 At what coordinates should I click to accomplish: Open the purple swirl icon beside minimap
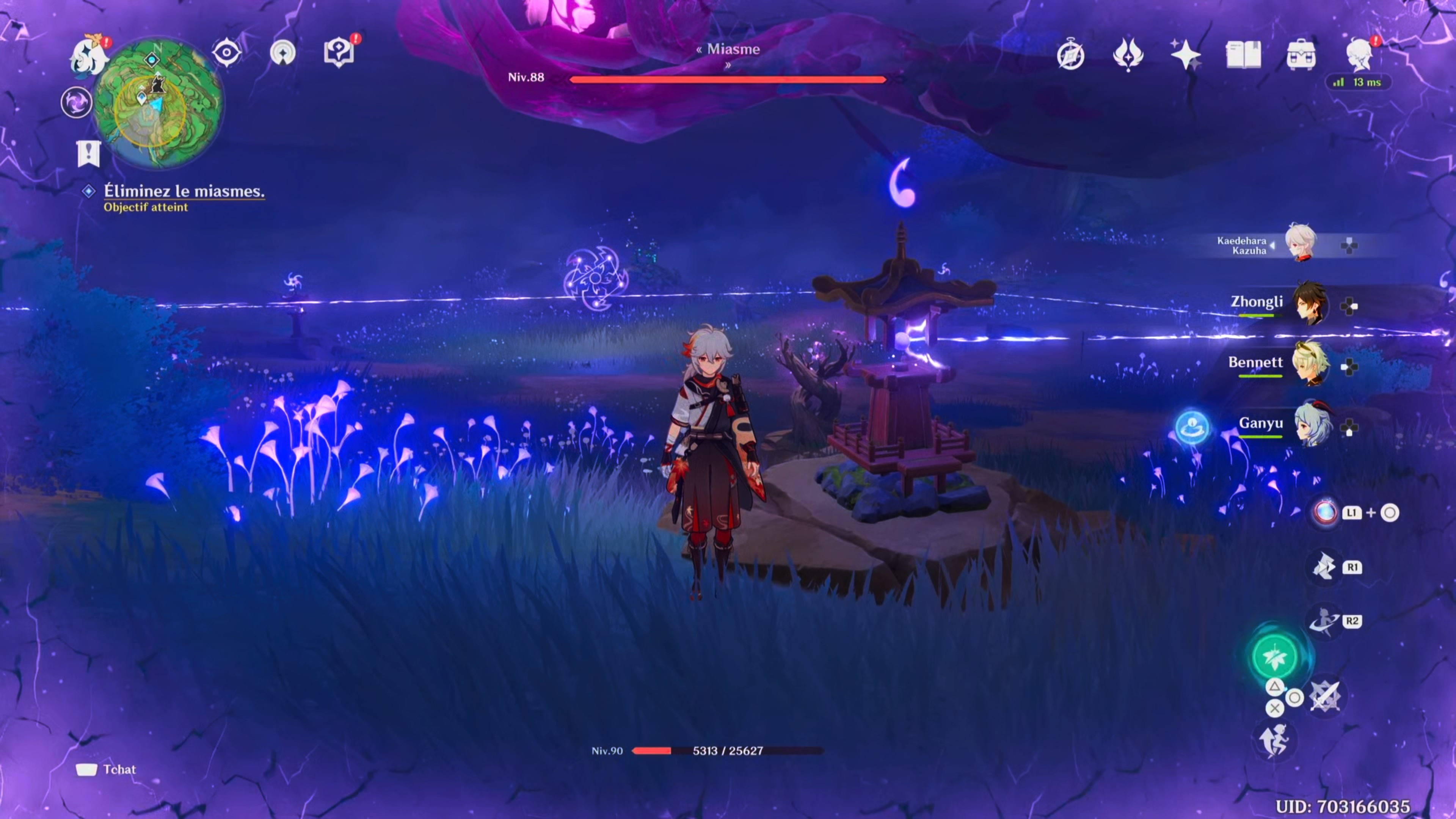pyautogui.click(x=76, y=103)
